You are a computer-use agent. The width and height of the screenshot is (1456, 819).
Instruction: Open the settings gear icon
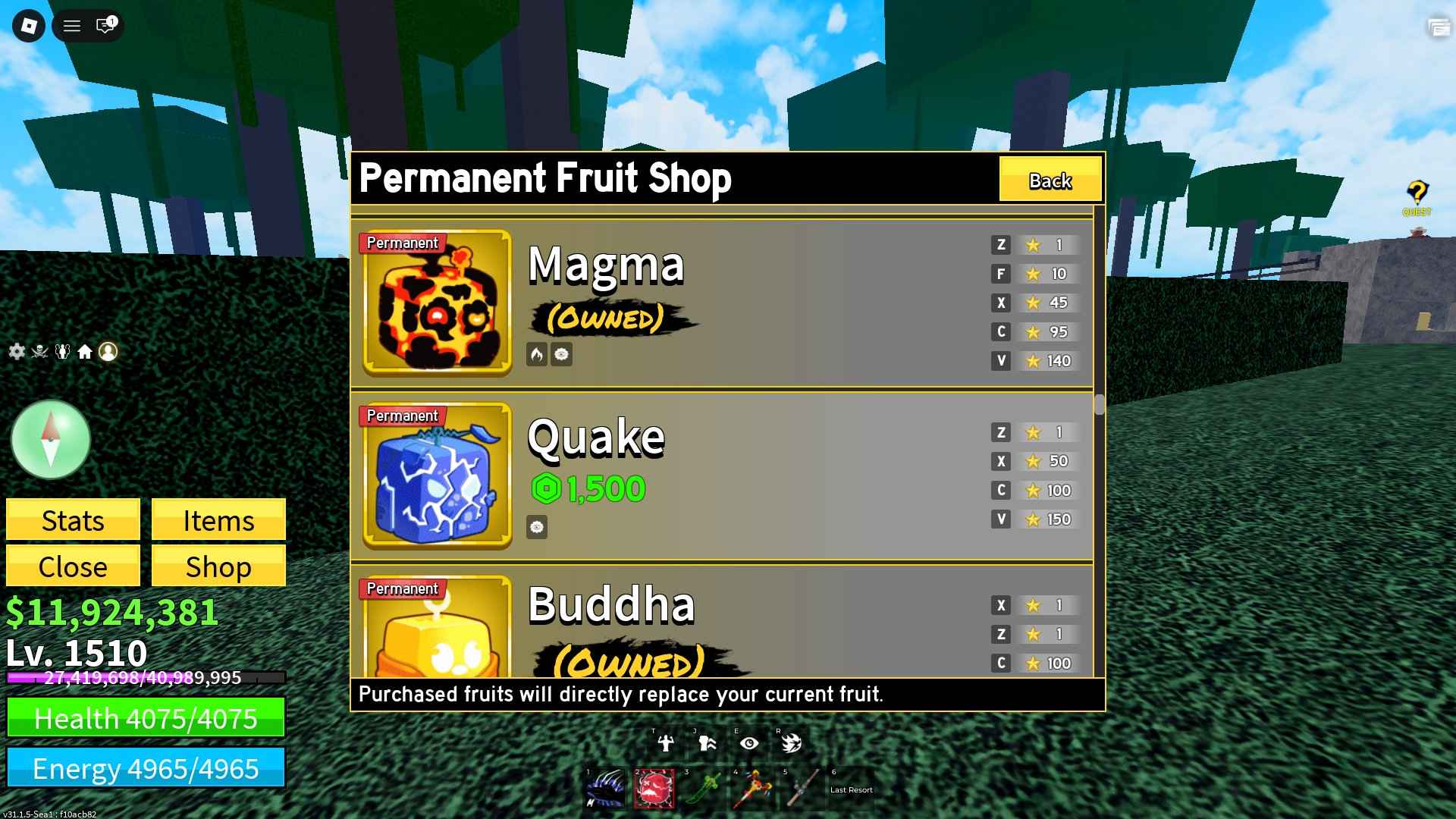click(15, 351)
